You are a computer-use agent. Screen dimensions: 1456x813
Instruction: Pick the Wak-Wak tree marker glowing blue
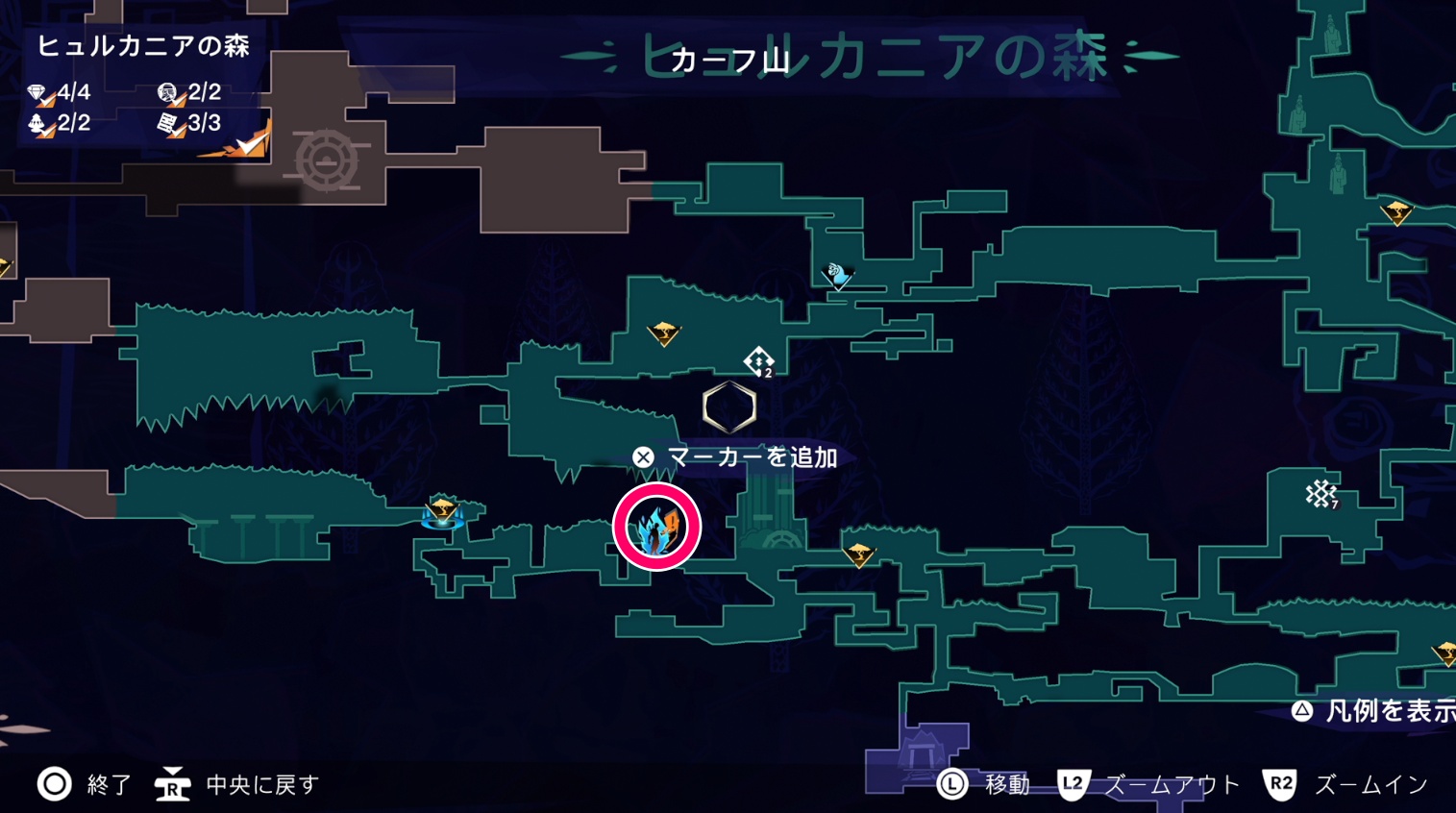[x=442, y=512]
